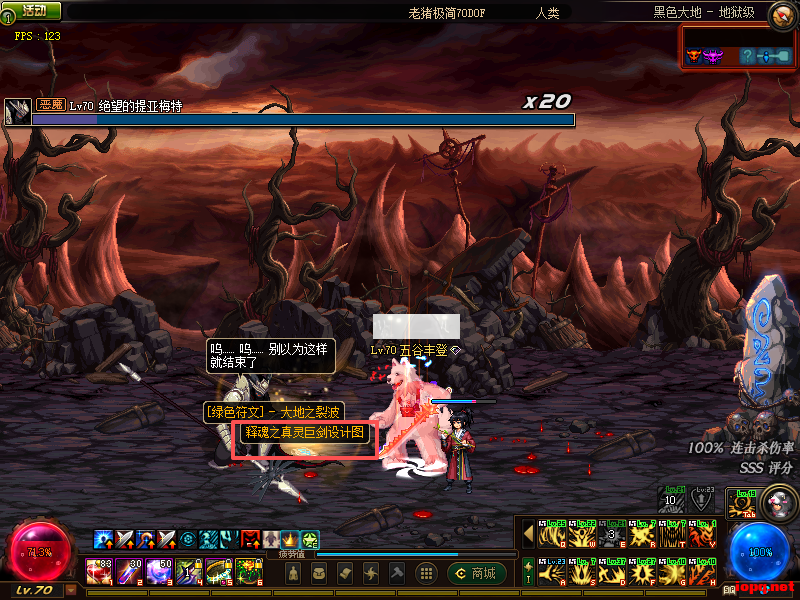Open the nine-dot grid menu button
The width and height of the screenshot is (800, 600).
point(426,573)
